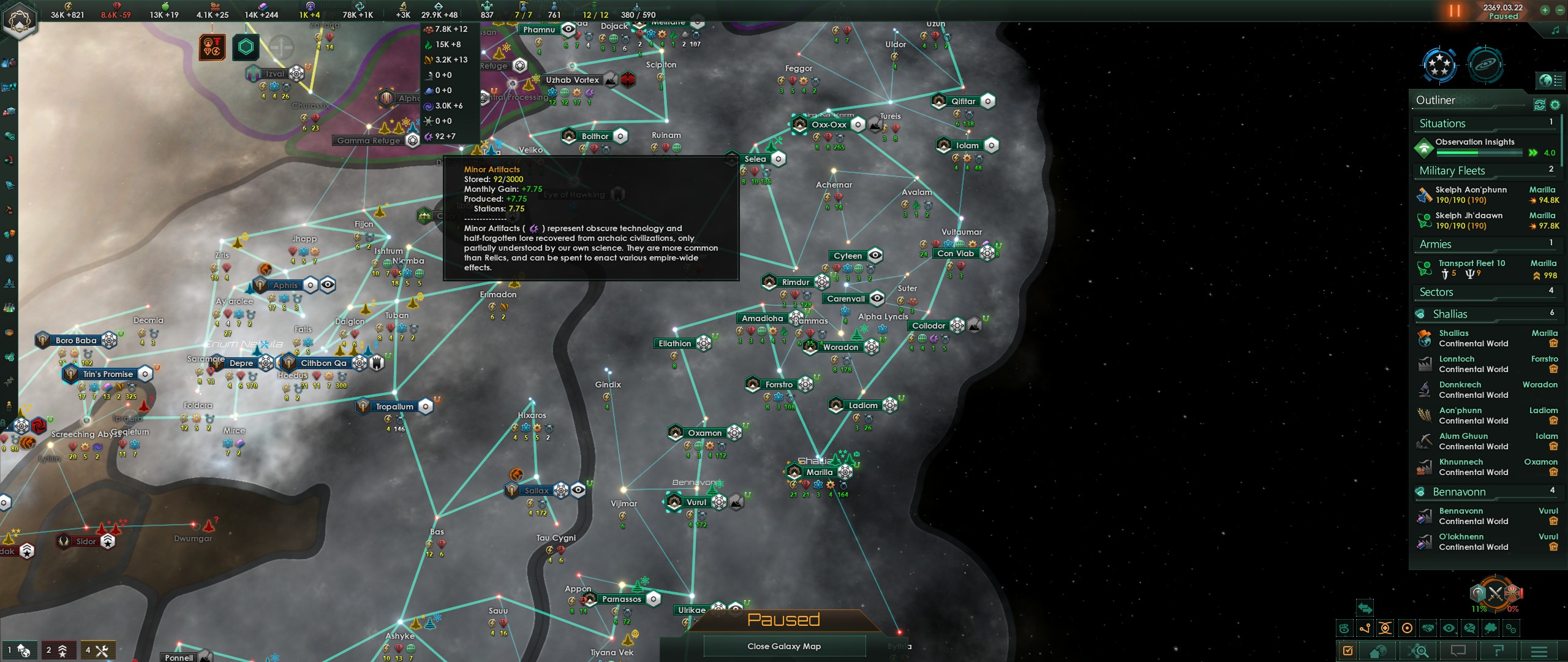The image size is (1568, 662).
Task: Toggle the Outliner settings gear
Action: pos(1555,104)
